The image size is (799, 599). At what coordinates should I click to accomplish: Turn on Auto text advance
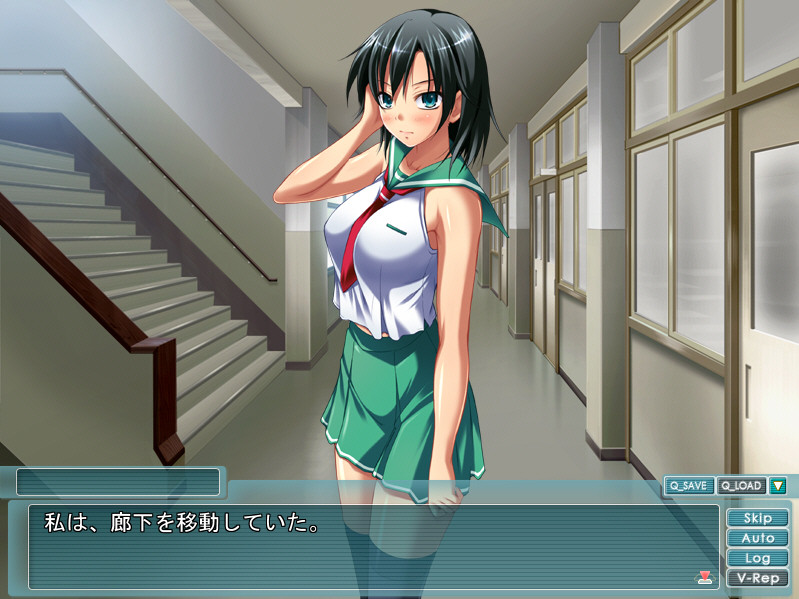pyautogui.click(x=757, y=538)
